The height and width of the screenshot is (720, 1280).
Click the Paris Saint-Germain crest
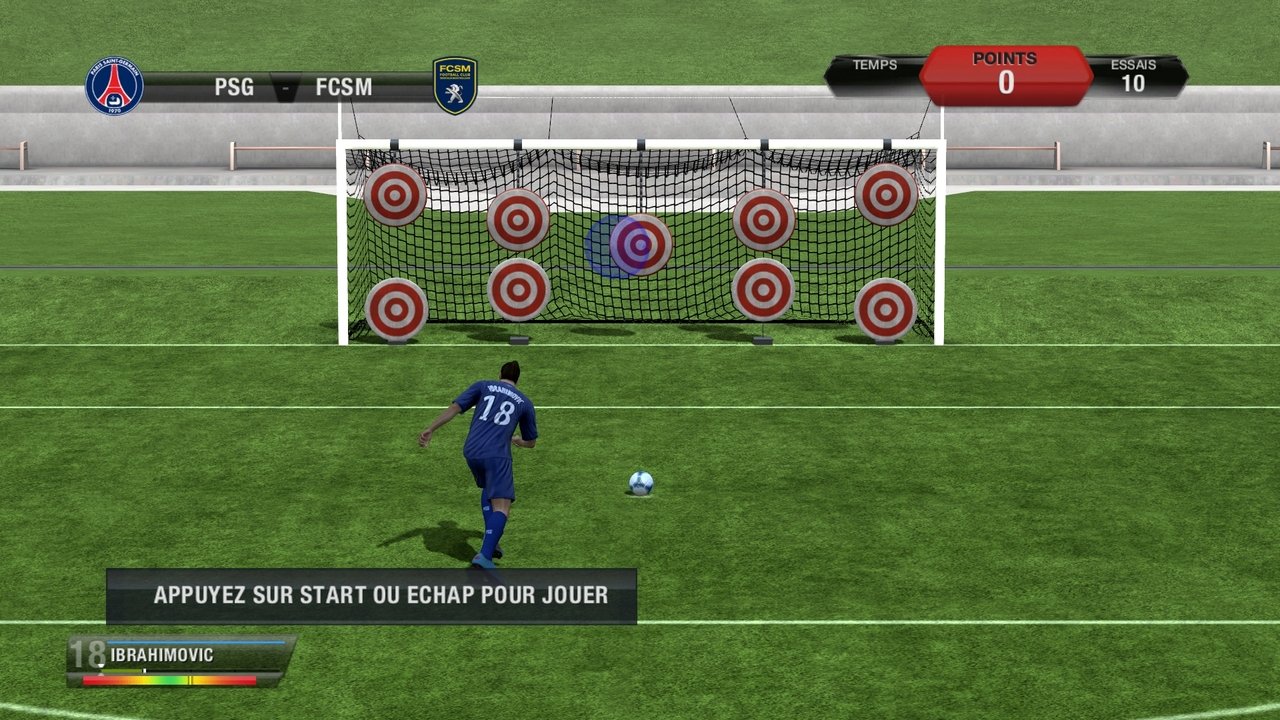pyautogui.click(x=114, y=86)
